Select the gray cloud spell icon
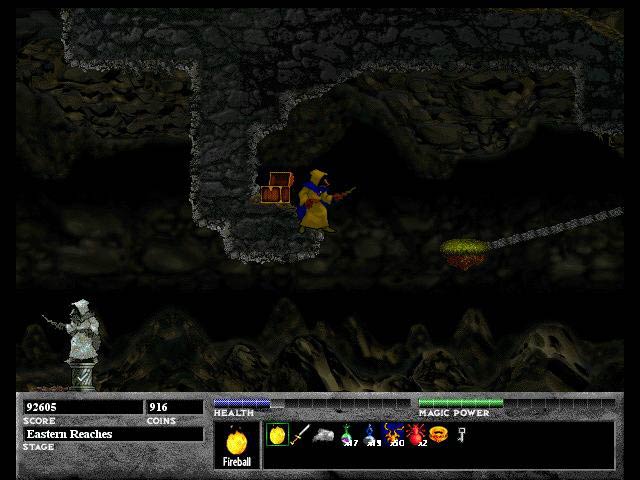The width and height of the screenshot is (640, 480). 324,436
